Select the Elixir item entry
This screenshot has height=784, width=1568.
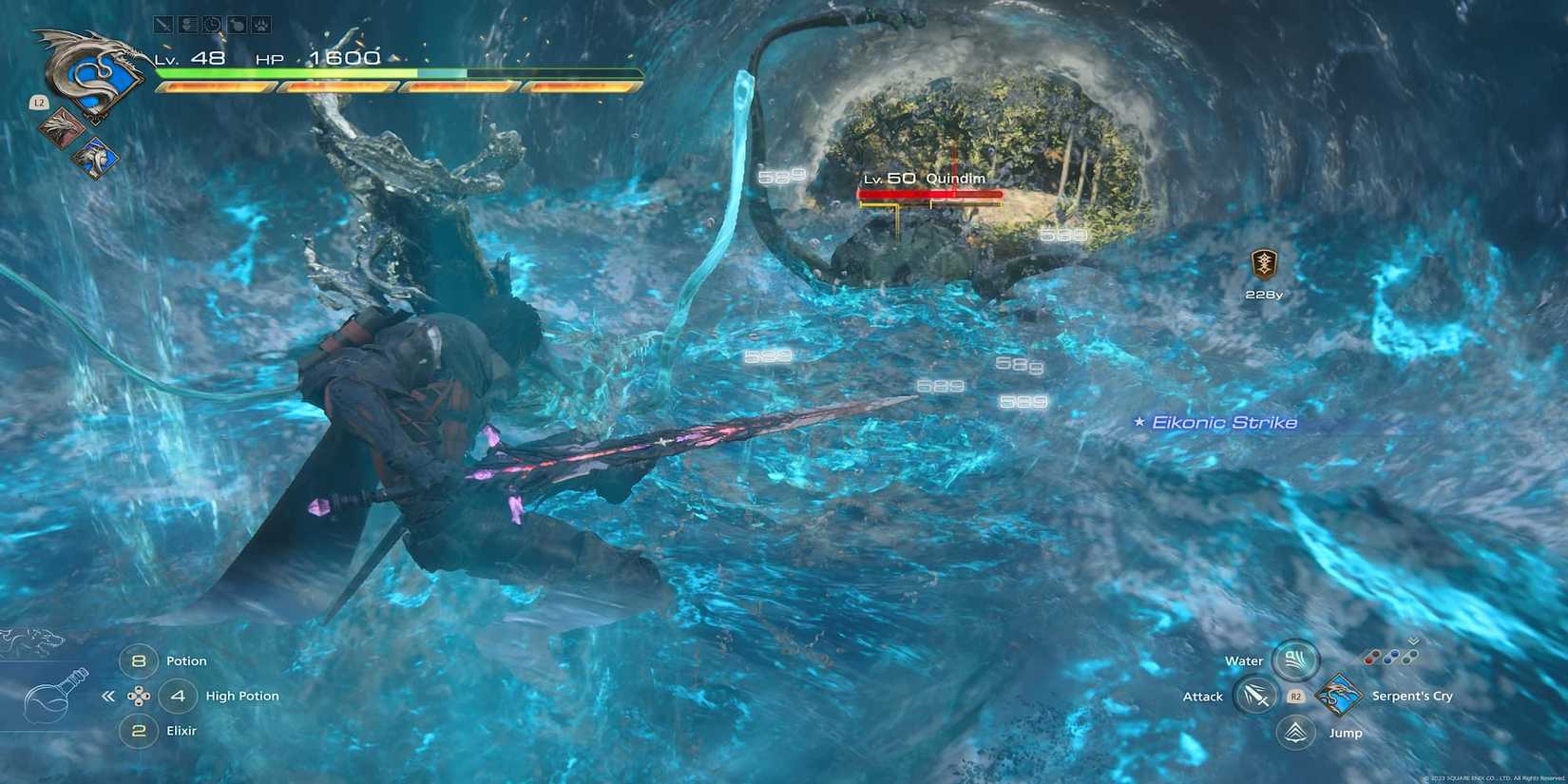tap(182, 731)
